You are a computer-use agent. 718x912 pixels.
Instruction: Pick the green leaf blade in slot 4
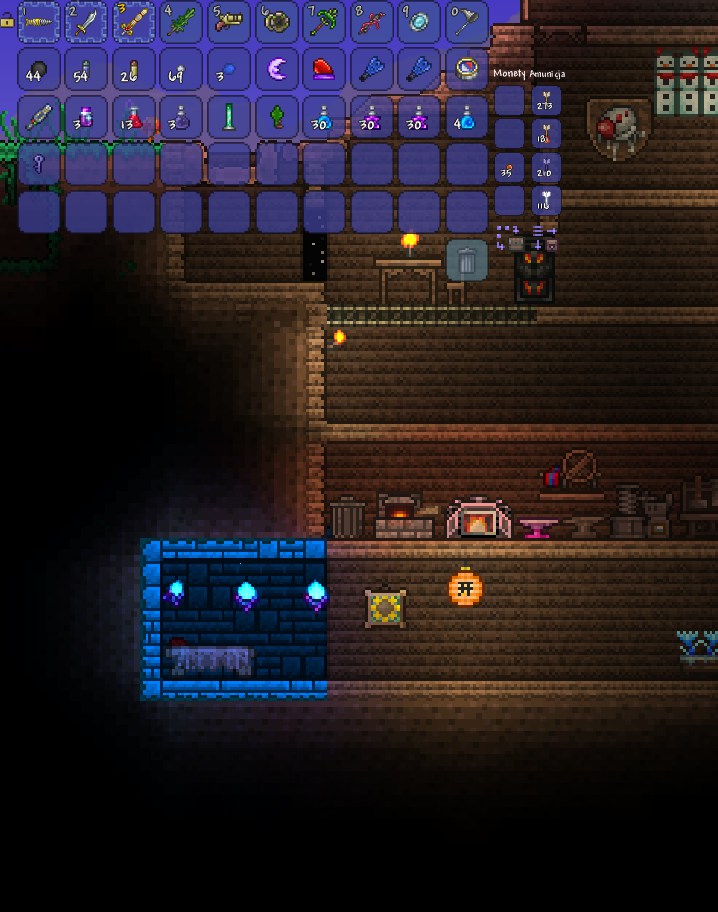pos(181,22)
